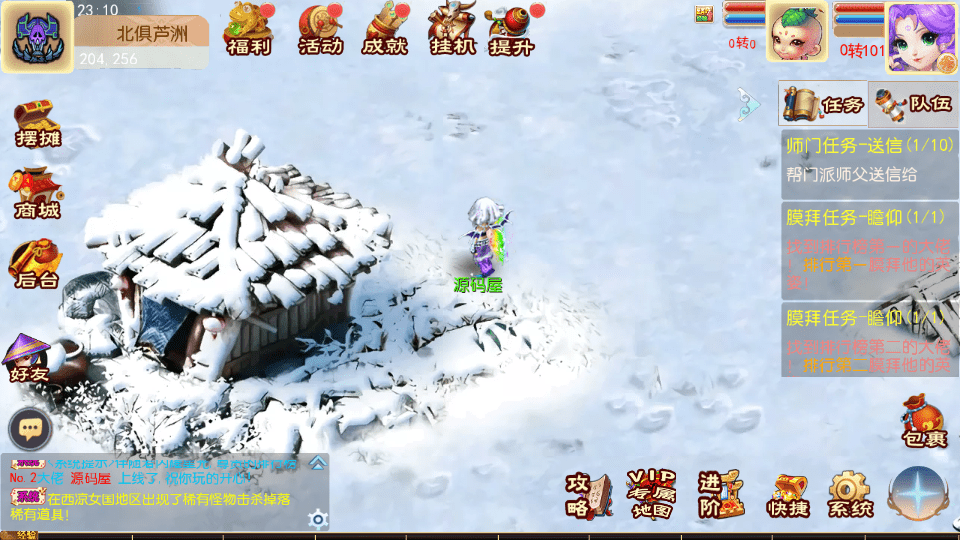The height and width of the screenshot is (540, 960).
Task: Show the 好友 friends list
Action: click(30, 358)
